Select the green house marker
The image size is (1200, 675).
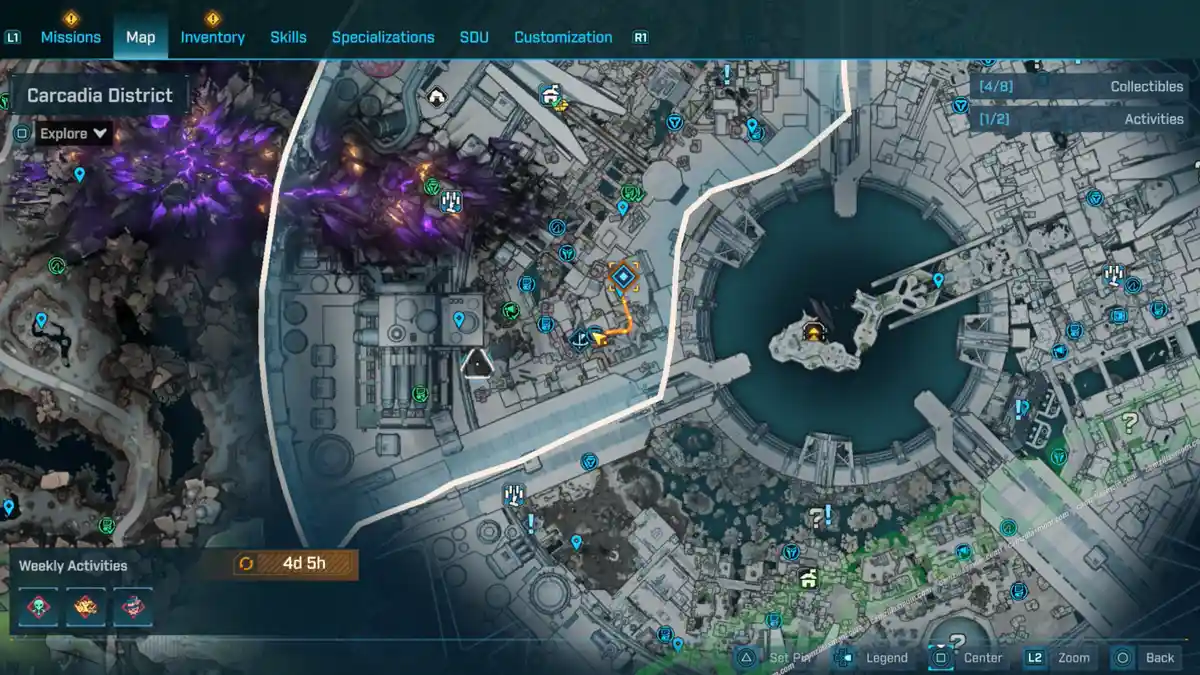tap(807, 578)
